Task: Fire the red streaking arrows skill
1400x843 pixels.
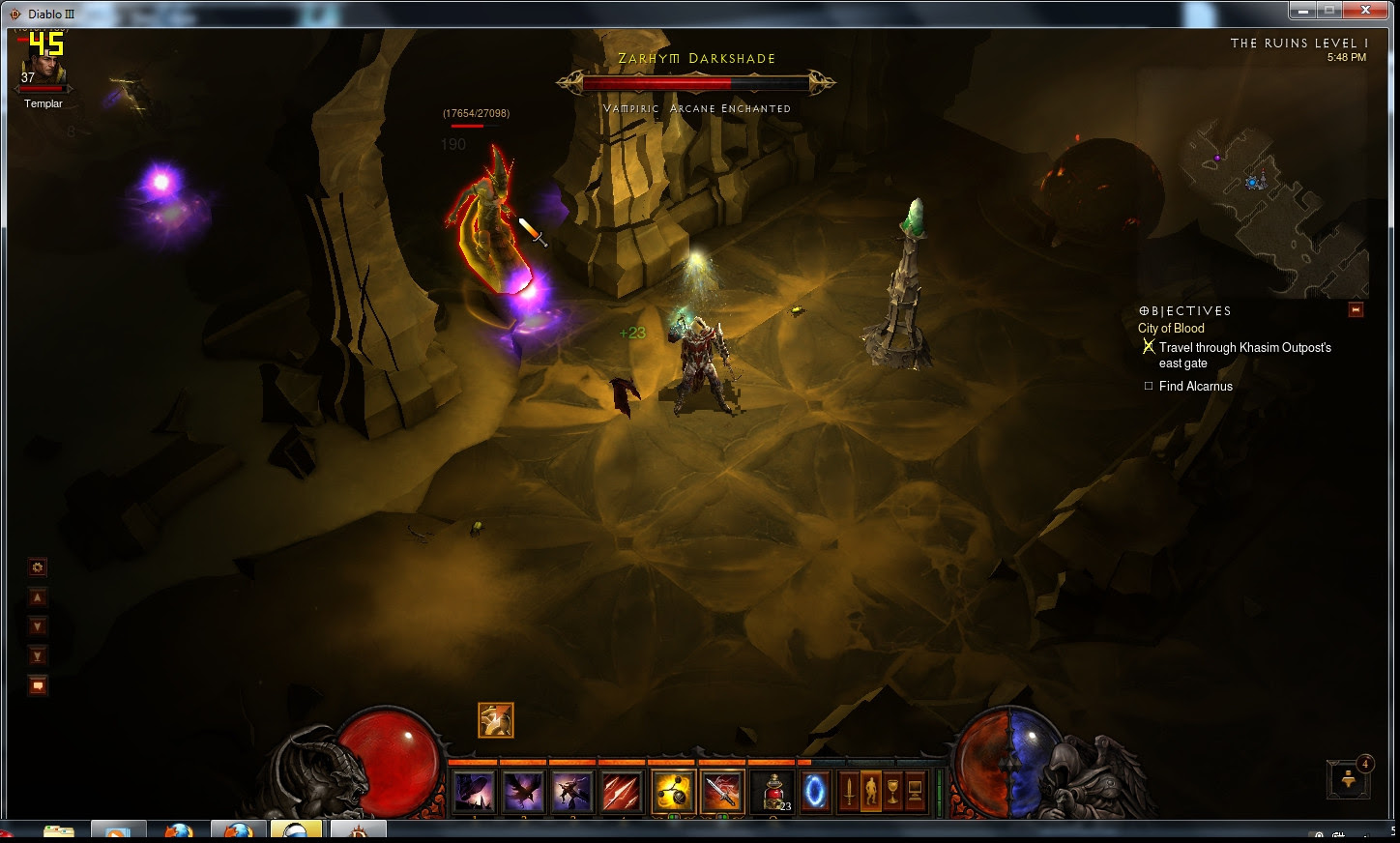Action: coord(622,792)
